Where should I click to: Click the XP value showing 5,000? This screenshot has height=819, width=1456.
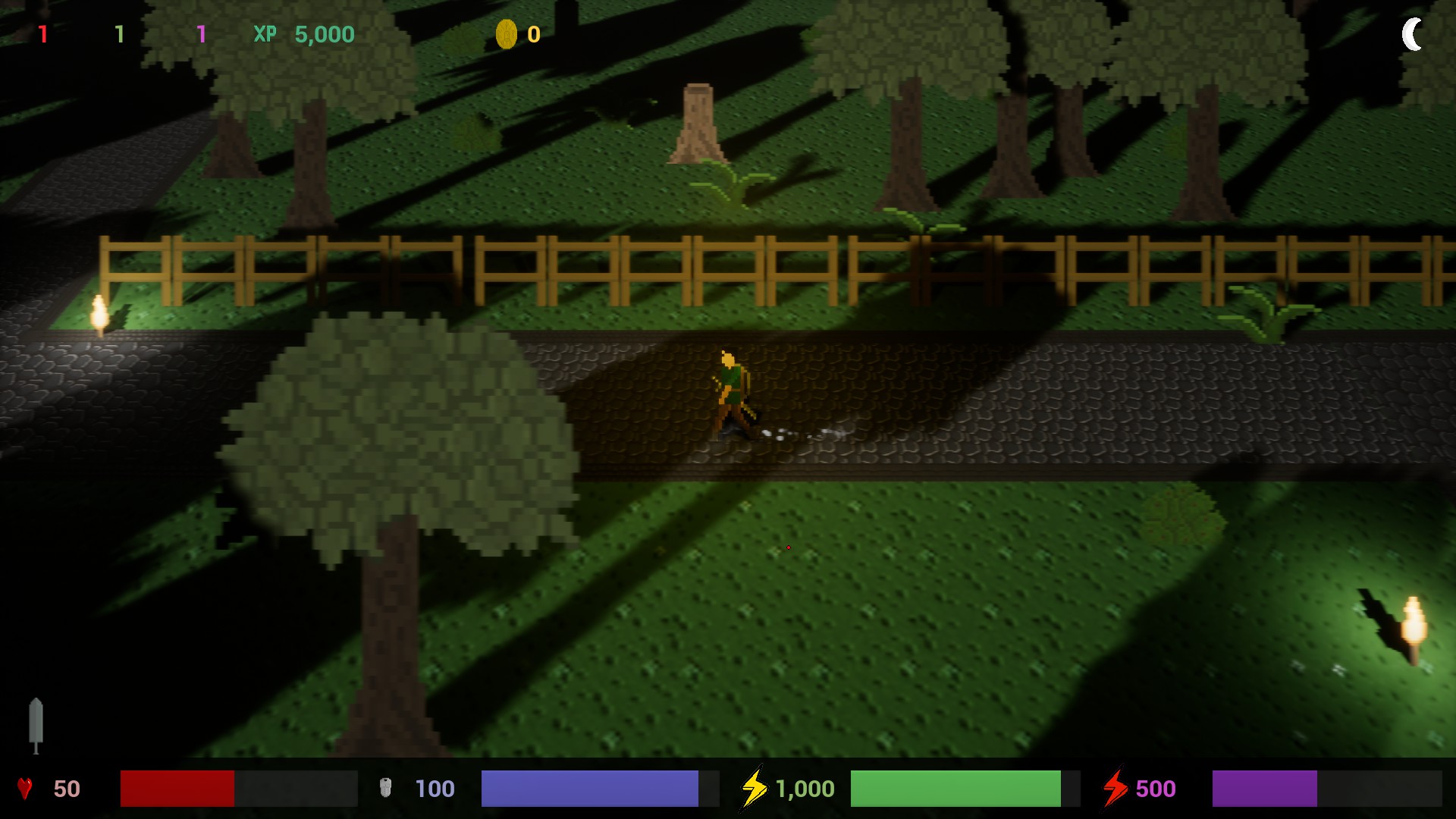(325, 35)
